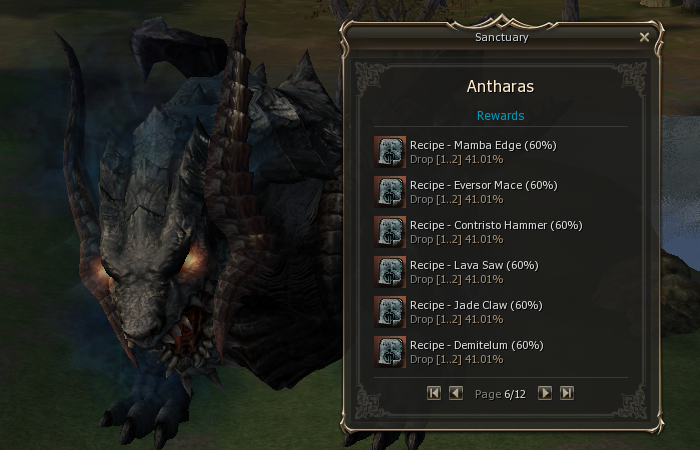This screenshot has height=450, width=700.
Task: Jump to the first rewards page
Action: click(x=433, y=393)
